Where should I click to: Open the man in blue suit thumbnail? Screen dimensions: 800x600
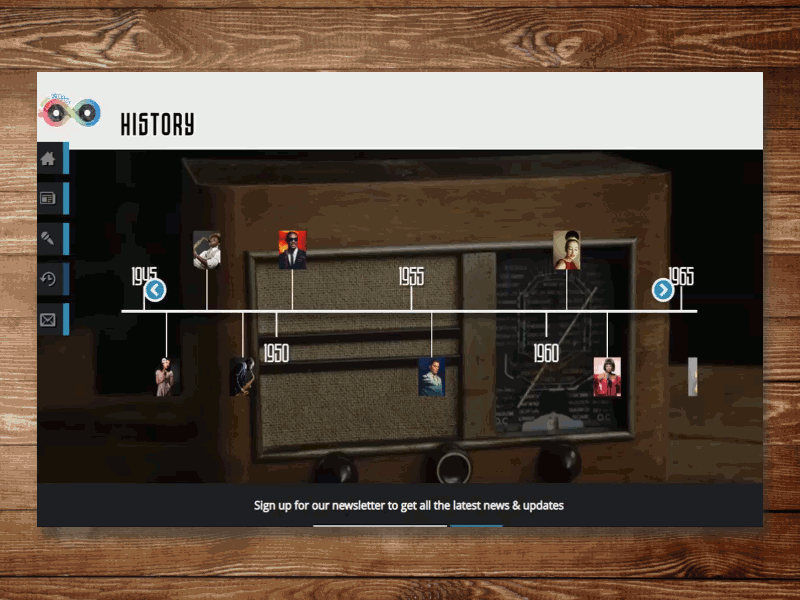431,377
